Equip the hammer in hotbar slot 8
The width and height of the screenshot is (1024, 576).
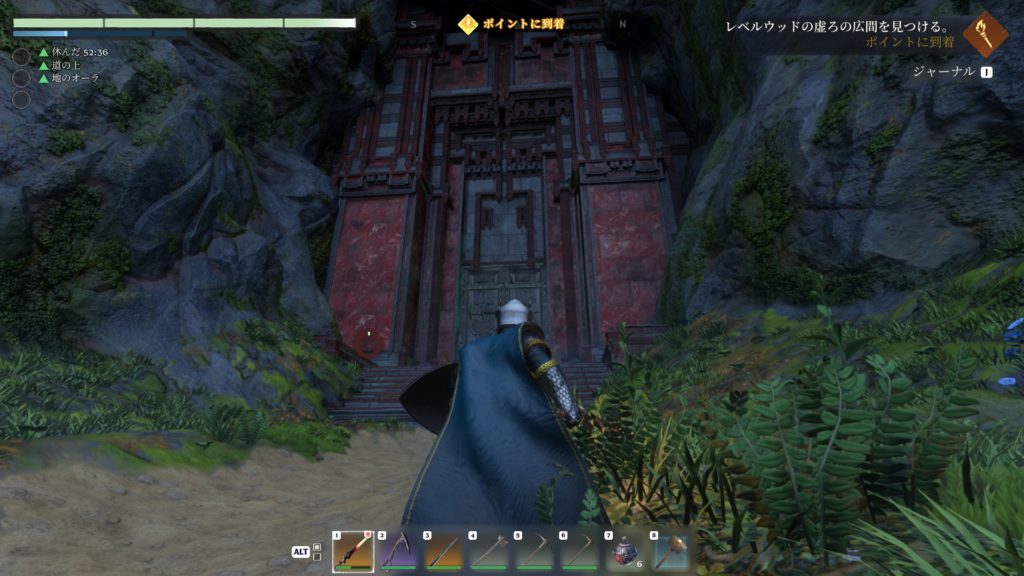[670, 550]
